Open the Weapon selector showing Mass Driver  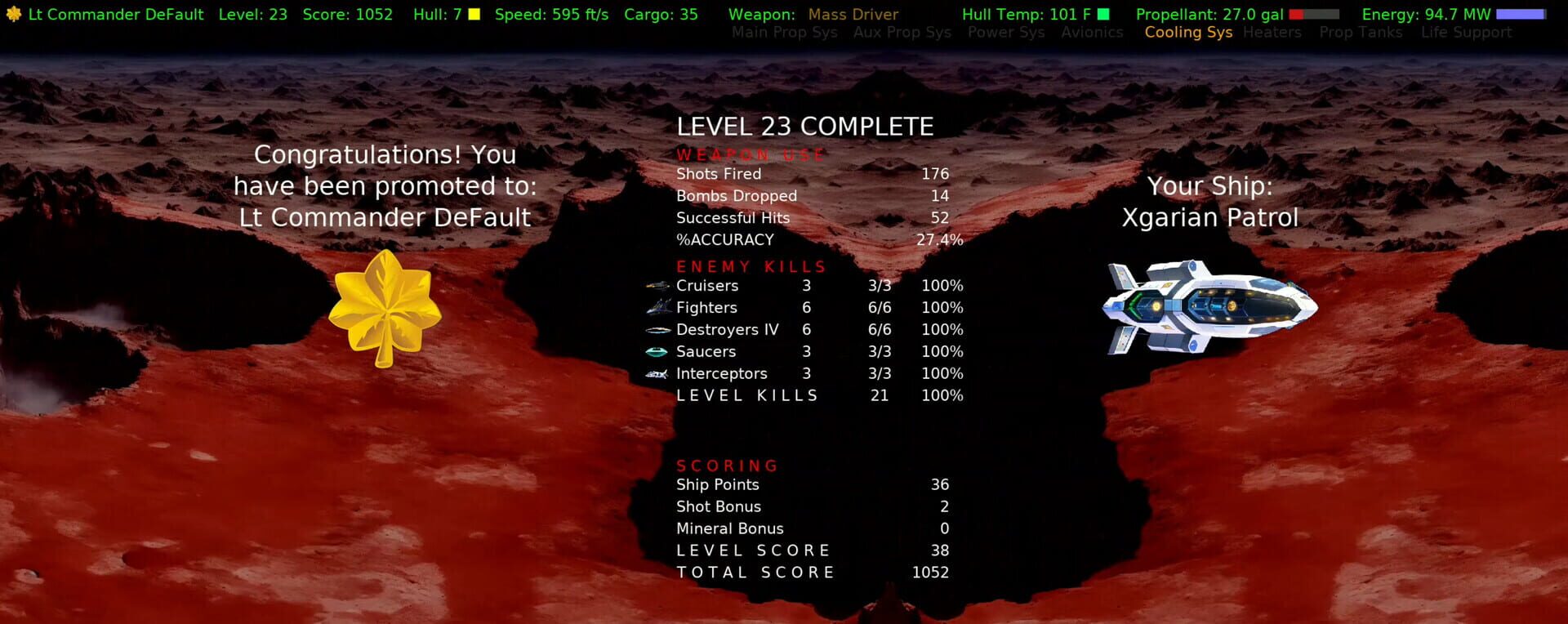pyautogui.click(x=853, y=14)
